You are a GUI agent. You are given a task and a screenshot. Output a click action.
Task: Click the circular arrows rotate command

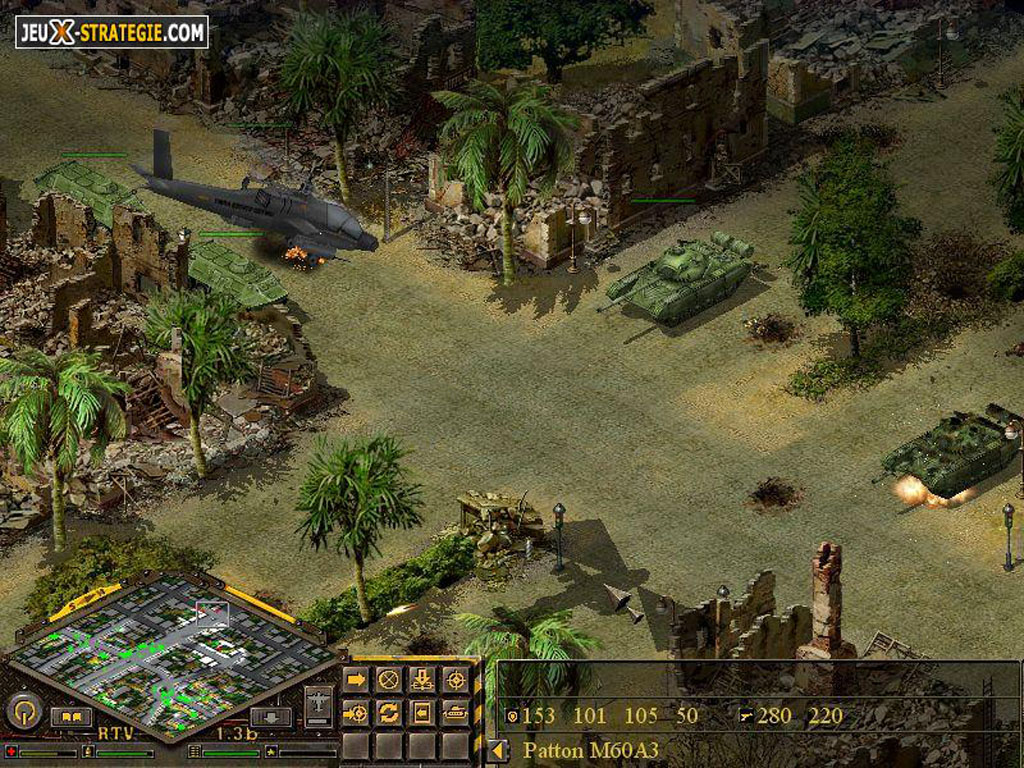tap(389, 713)
